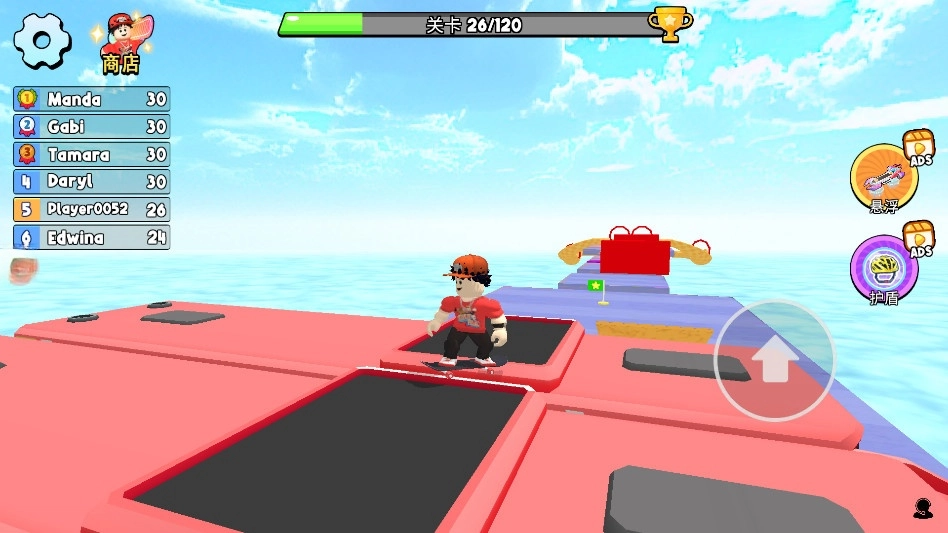Activate the 护盾 shield power-up
948x533 pixels.
(884, 267)
